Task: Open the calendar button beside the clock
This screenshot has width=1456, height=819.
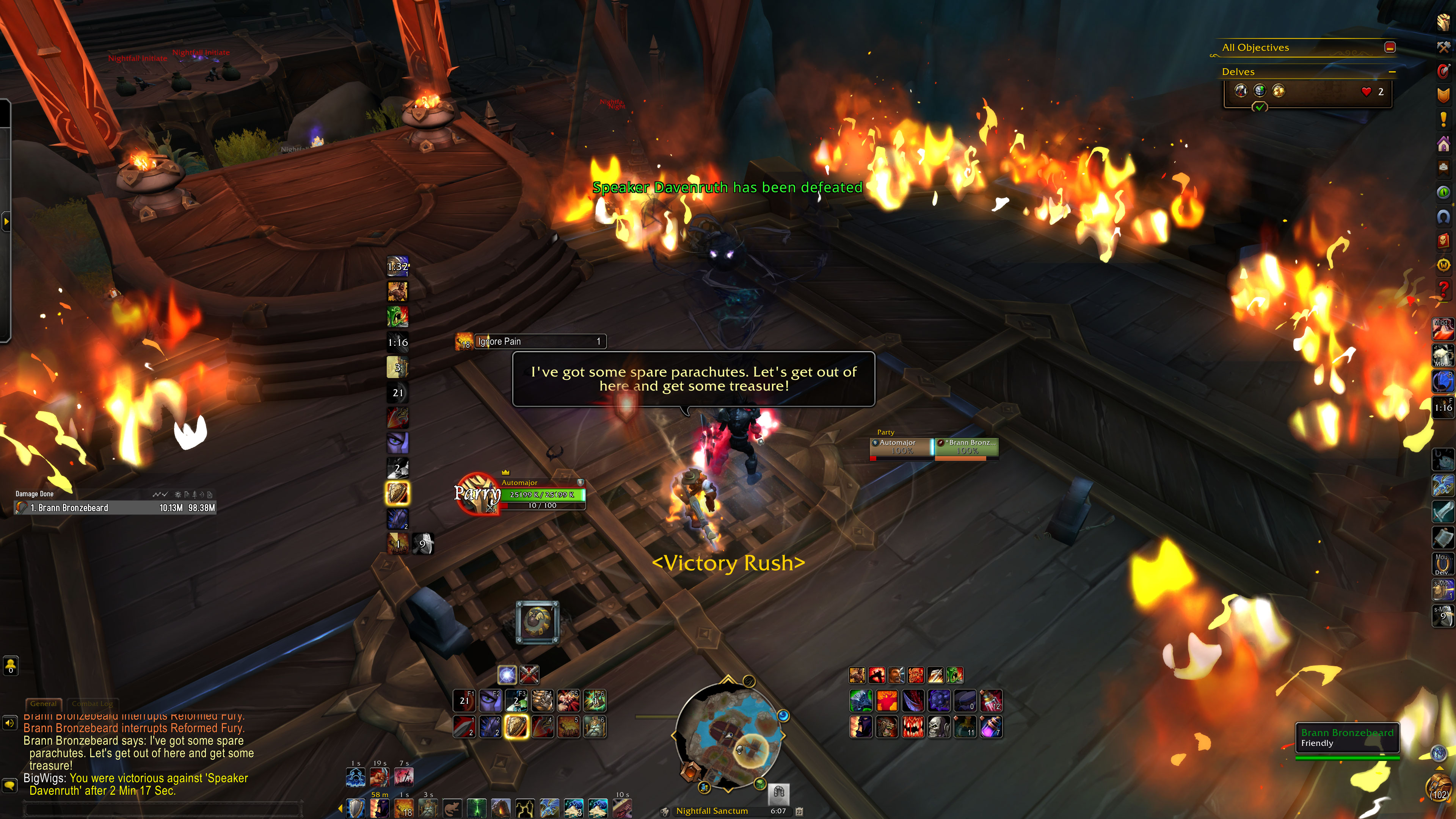Action: coord(799,811)
